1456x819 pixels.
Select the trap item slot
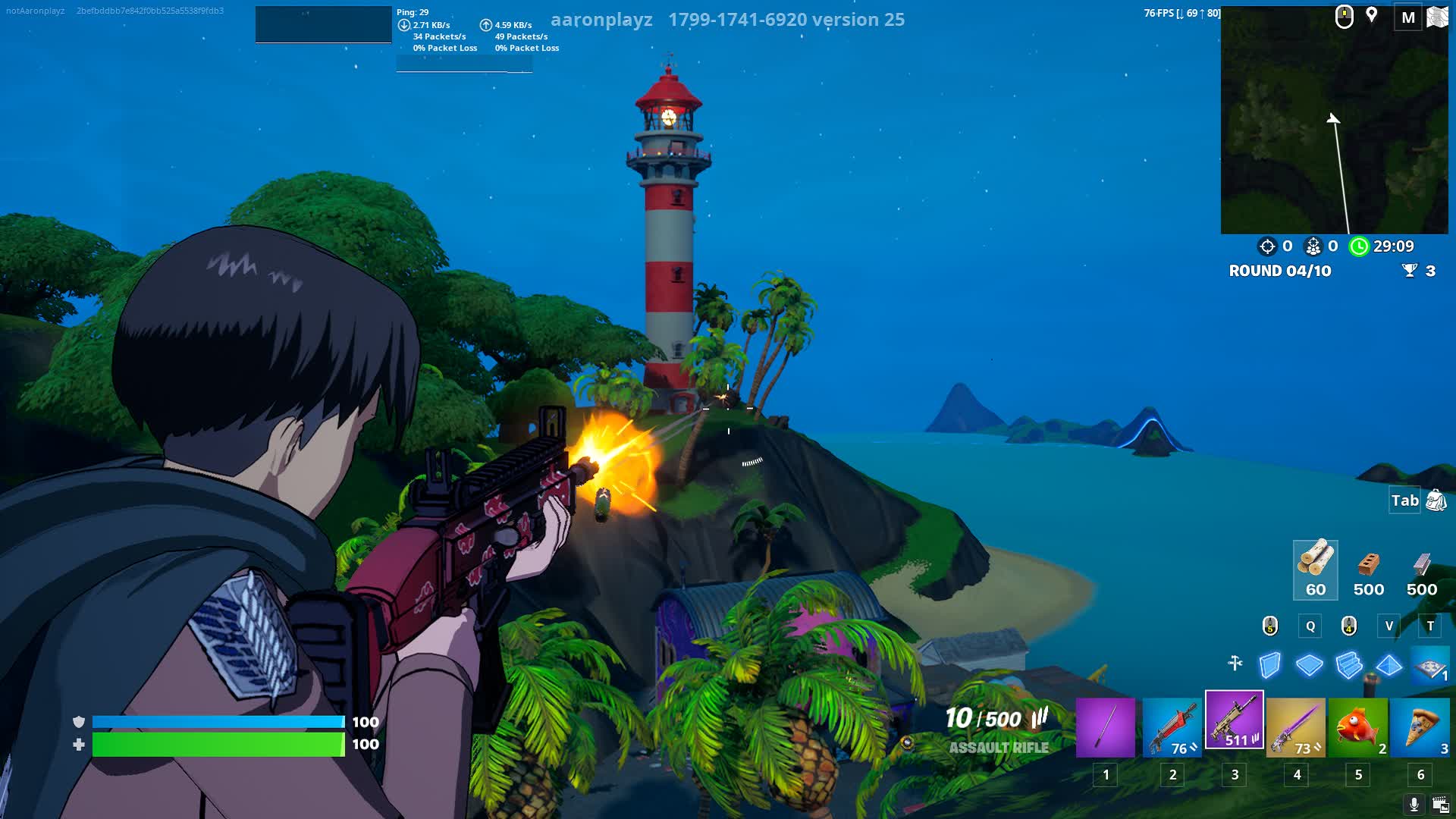pyautogui.click(x=1430, y=667)
